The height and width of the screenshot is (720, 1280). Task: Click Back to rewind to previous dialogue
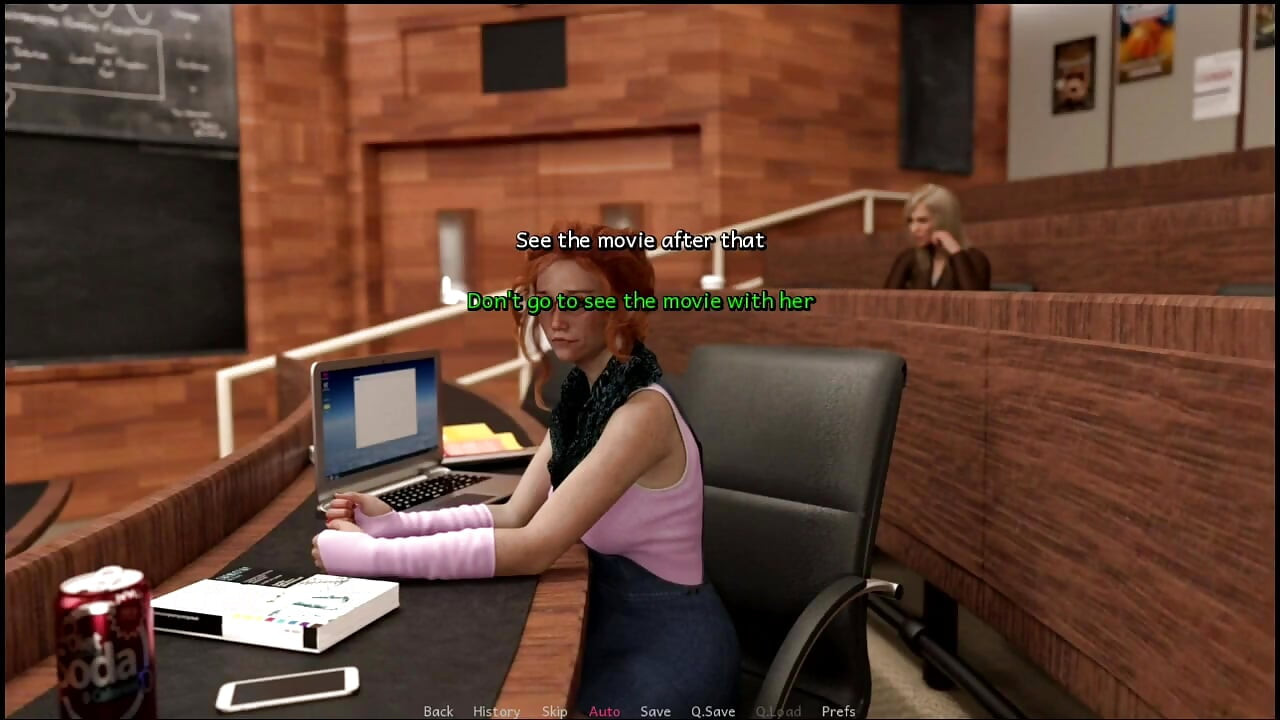[438, 711]
